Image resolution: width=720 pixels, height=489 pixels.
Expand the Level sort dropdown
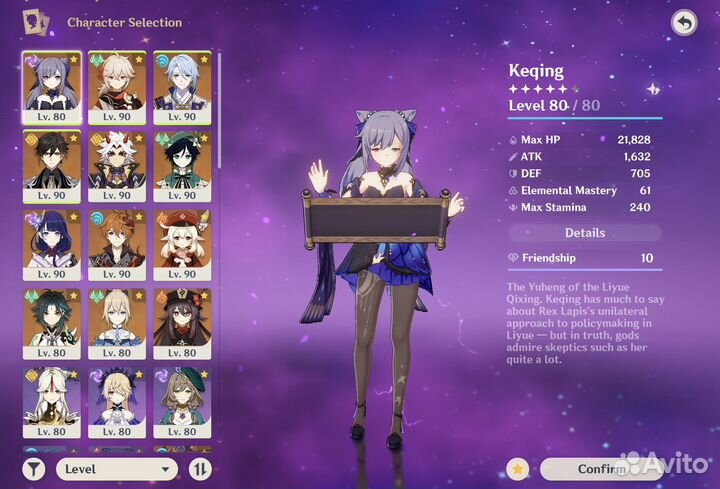(116, 468)
